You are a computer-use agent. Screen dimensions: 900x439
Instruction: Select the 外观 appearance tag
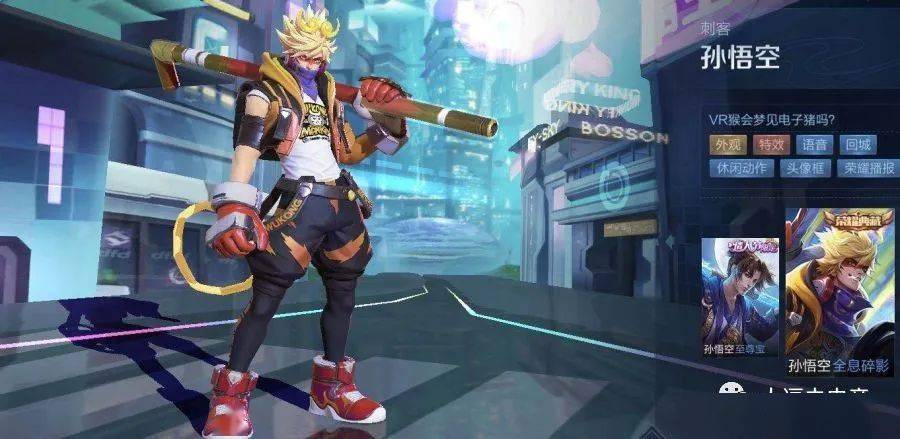[x=727, y=144]
